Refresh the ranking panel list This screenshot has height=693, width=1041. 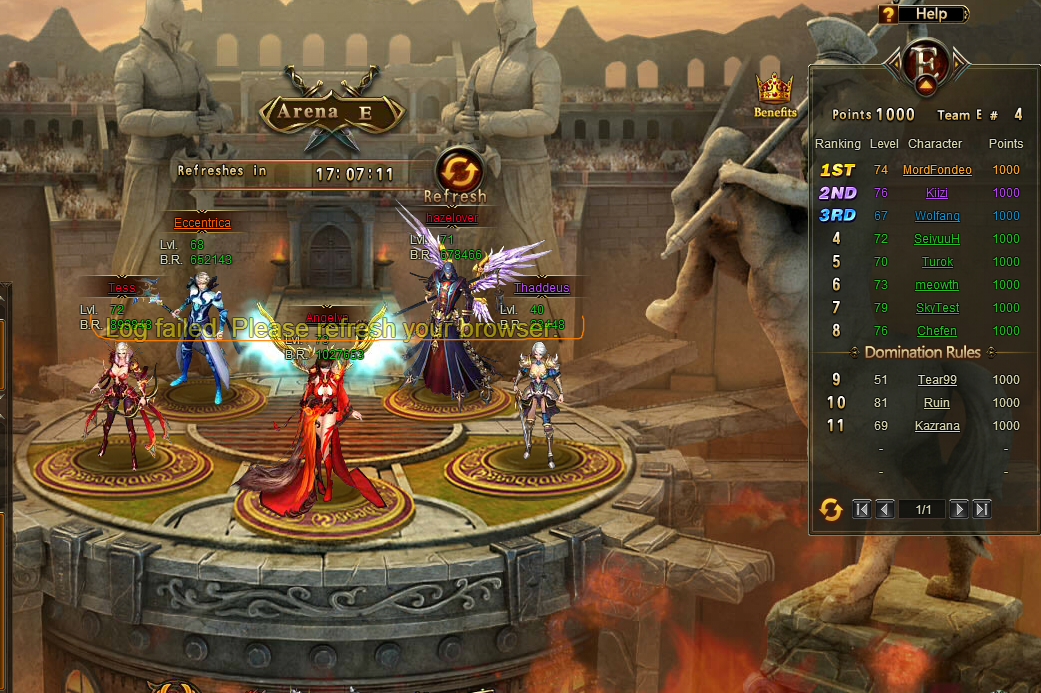point(831,510)
